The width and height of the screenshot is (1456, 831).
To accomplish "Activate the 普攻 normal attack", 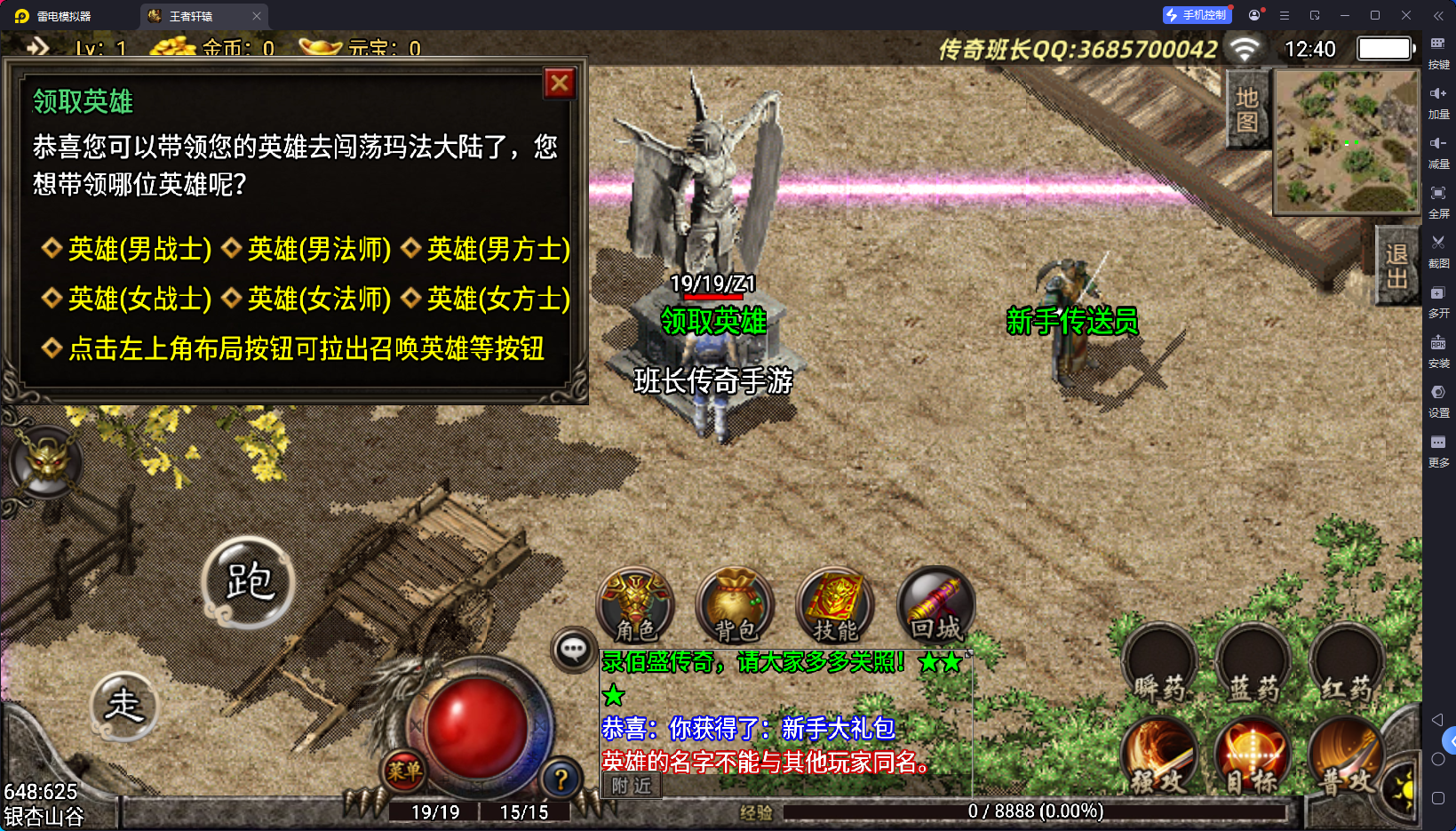I will (1346, 755).
